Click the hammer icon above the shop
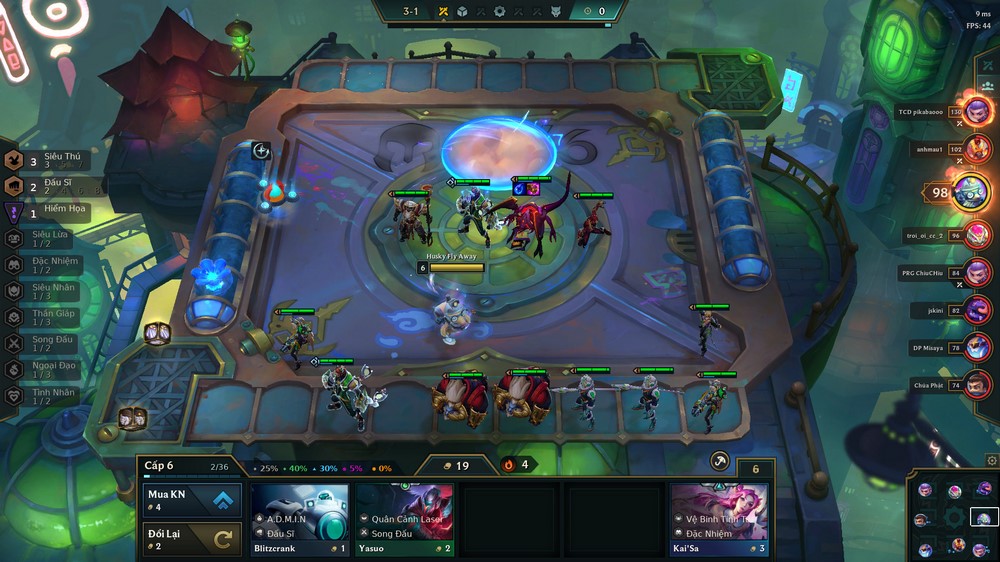The image size is (1000, 562). [x=719, y=461]
